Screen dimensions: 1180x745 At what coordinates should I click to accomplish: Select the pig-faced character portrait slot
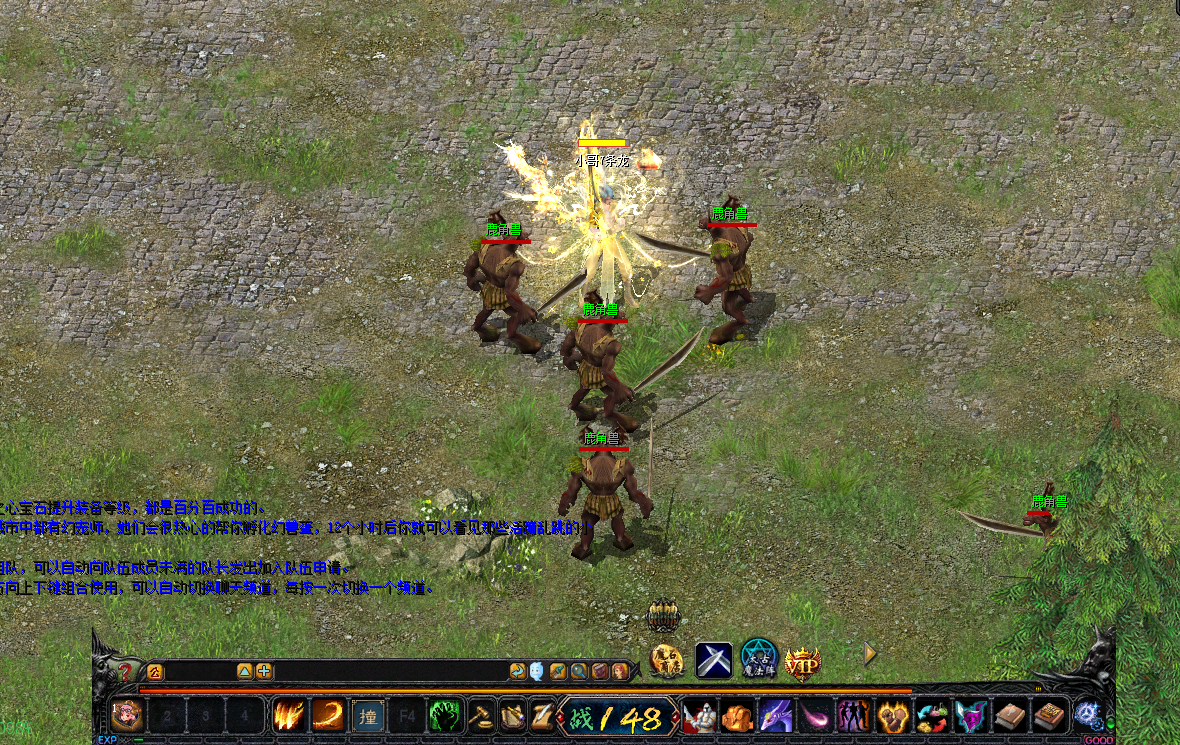point(128,716)
